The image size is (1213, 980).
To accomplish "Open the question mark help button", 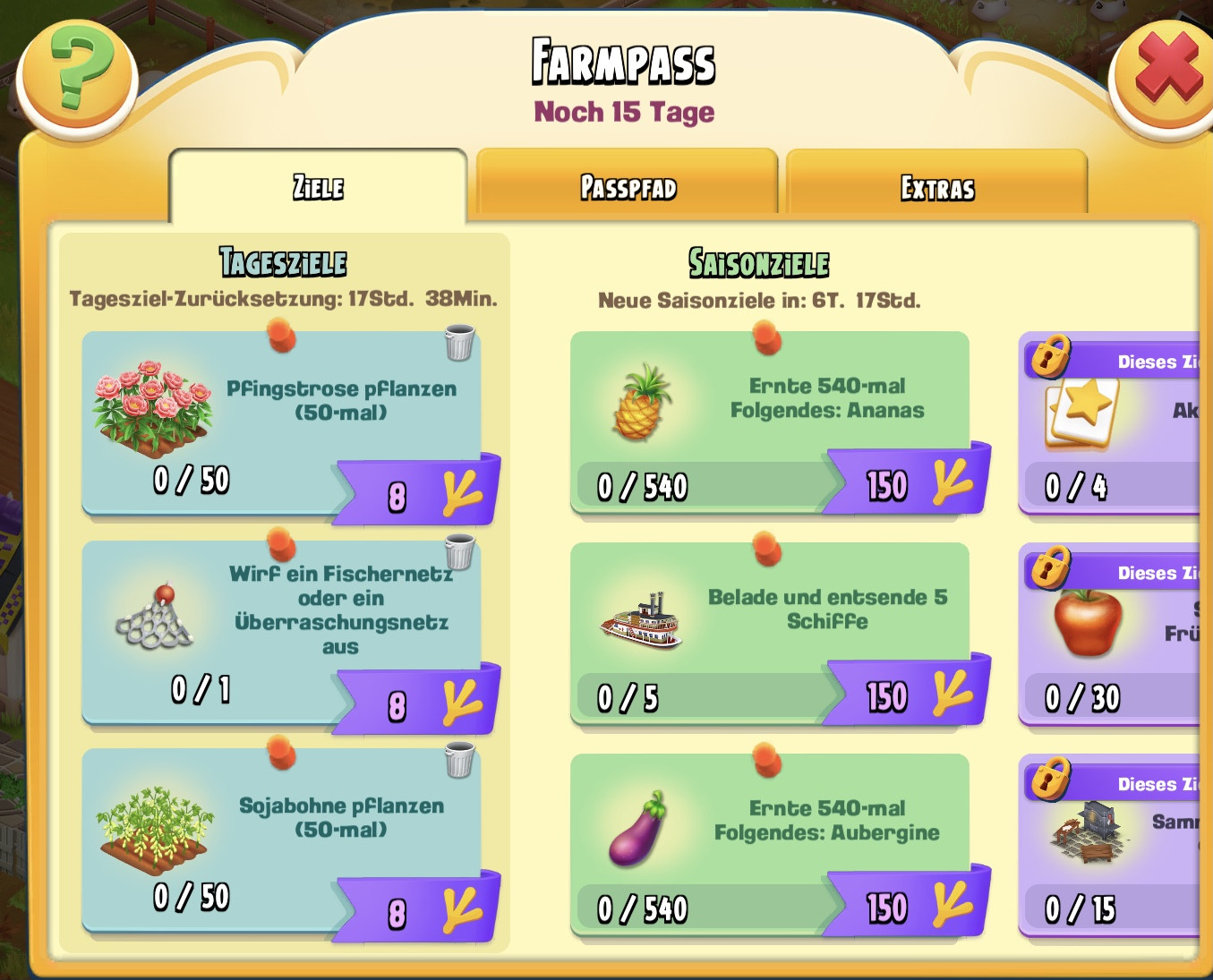I will pos(79,70).
